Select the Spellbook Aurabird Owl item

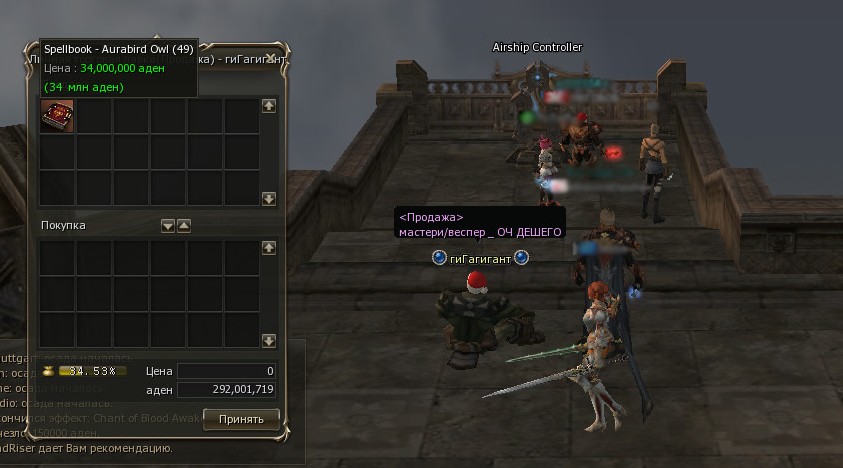coord(58,115)
